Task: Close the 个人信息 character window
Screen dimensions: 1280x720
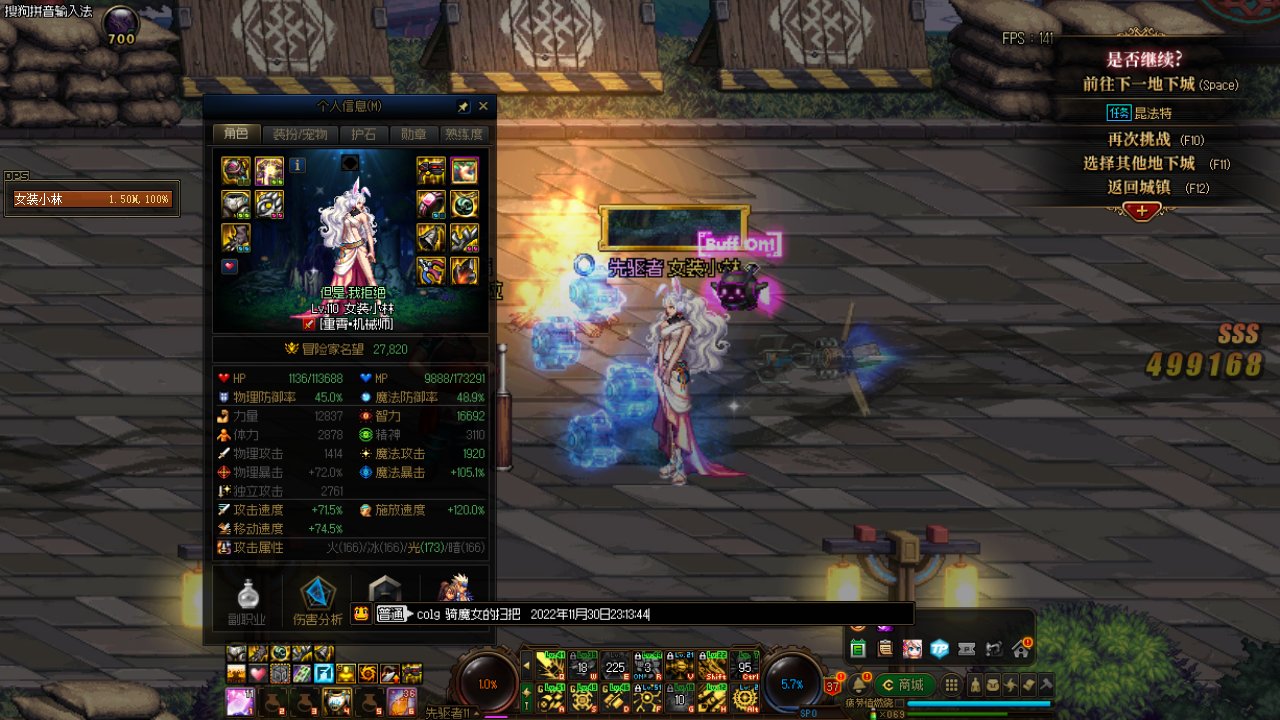Action: coord(483,106)
